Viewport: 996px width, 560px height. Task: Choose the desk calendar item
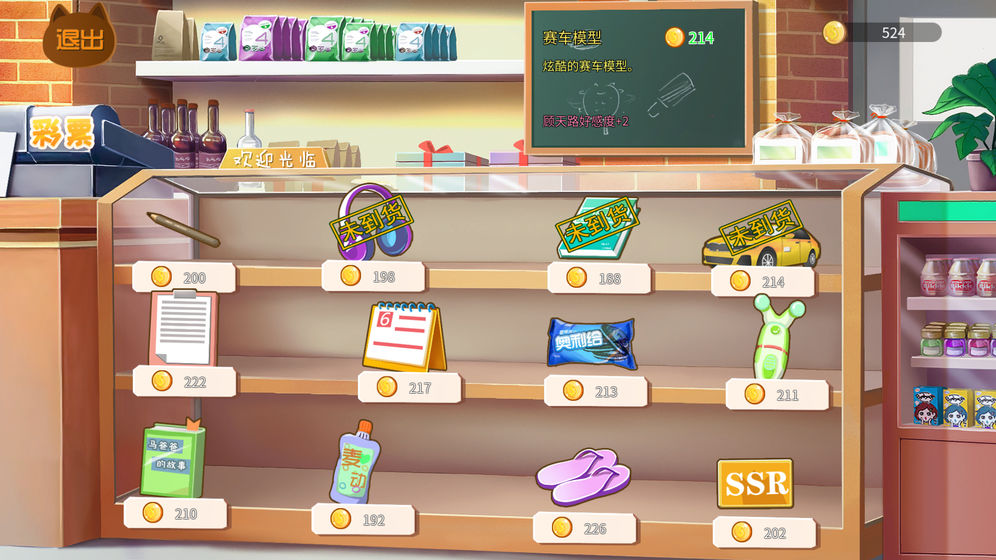[404, 337]
